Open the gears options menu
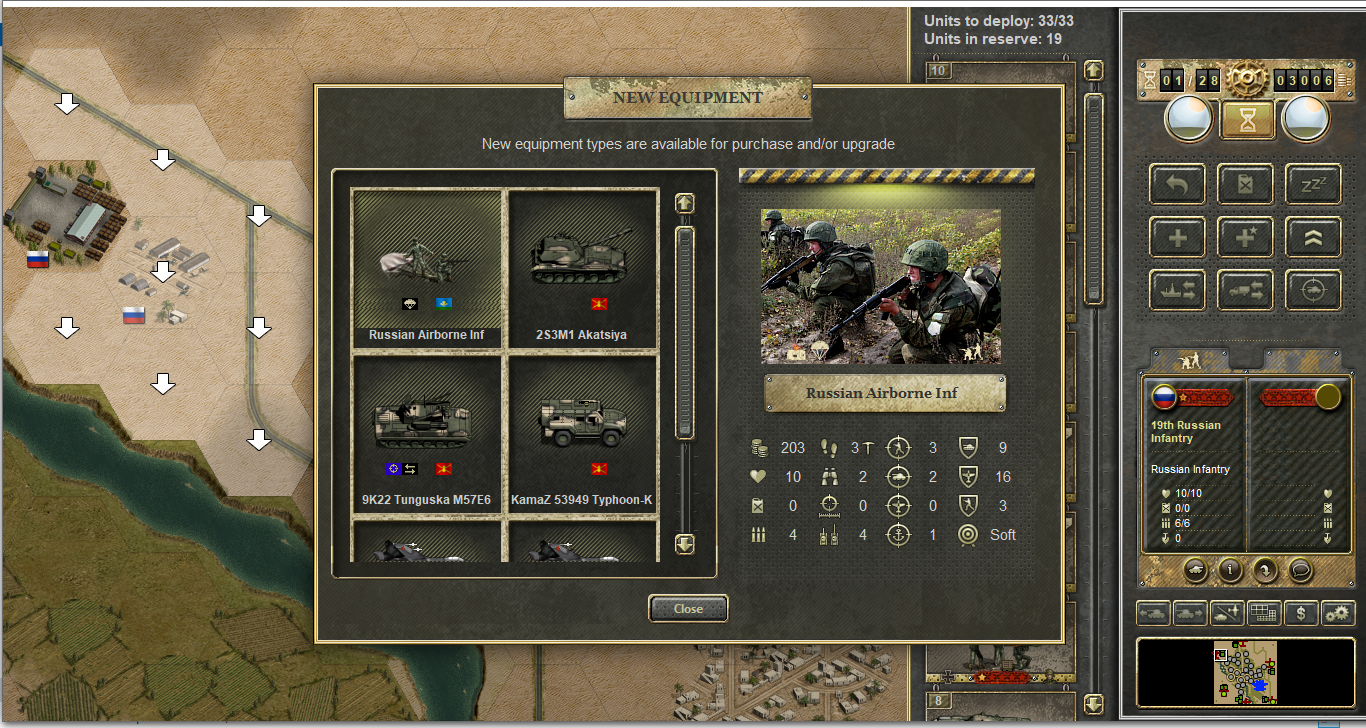This screenshot has height=728, width=1366. coord(1336,613)
